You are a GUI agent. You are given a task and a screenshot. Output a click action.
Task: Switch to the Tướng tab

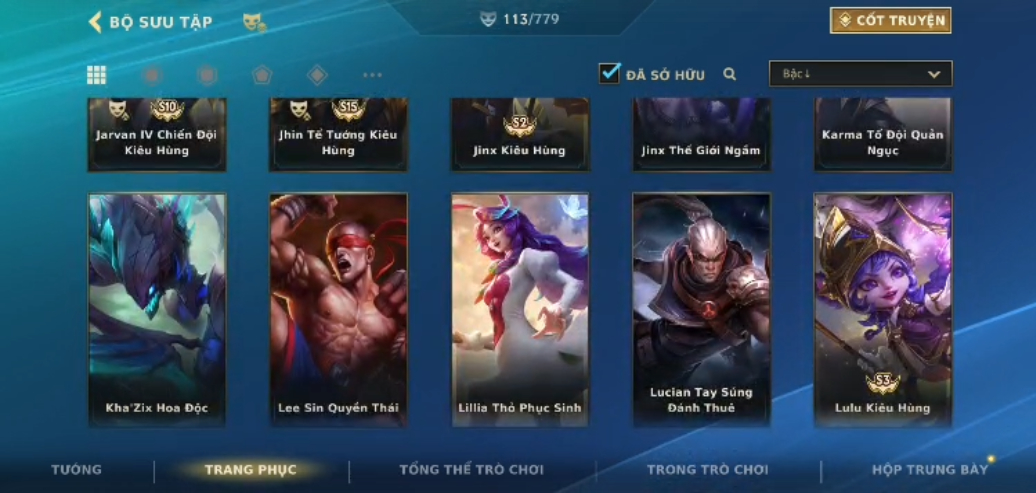click(77, 470)
